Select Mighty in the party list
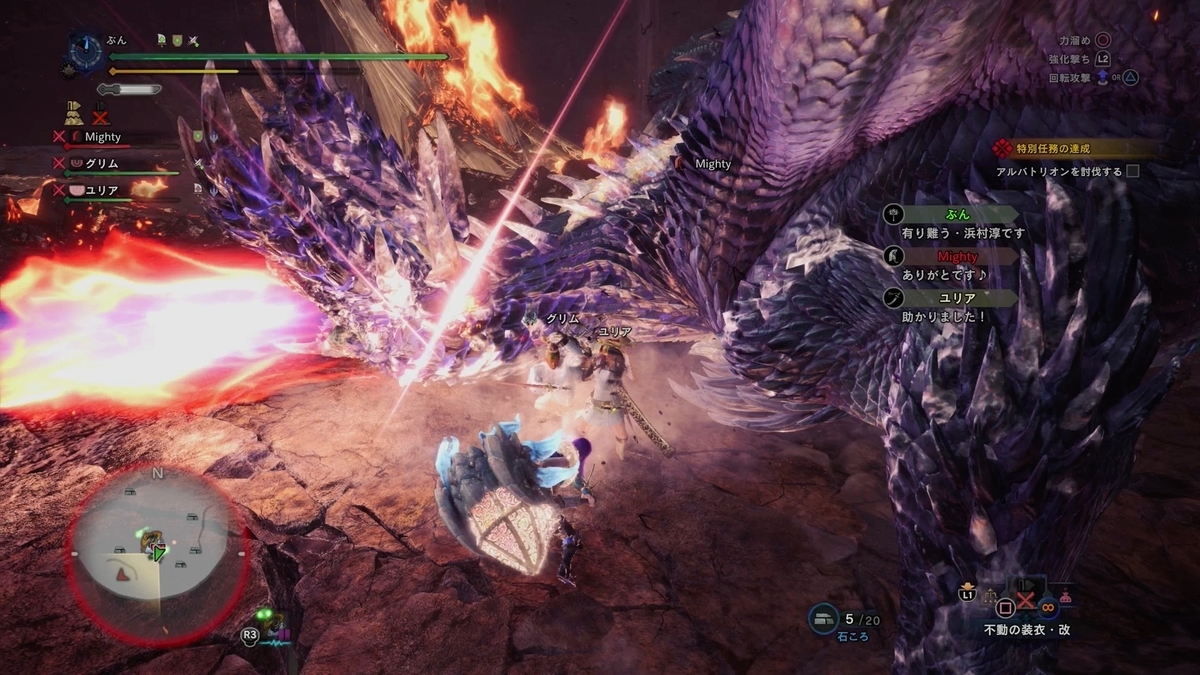 click(103, 137)
